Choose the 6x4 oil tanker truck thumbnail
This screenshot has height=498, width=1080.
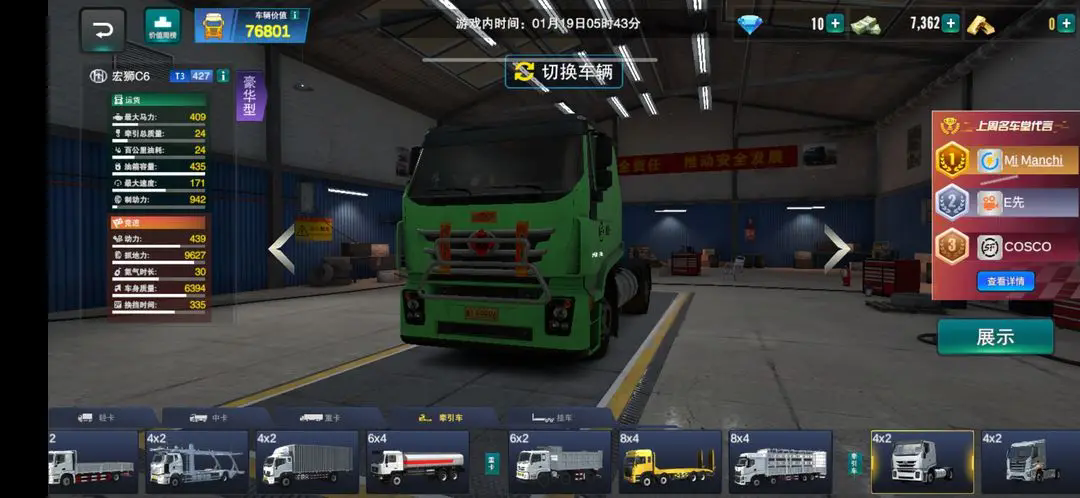[417, 462]
